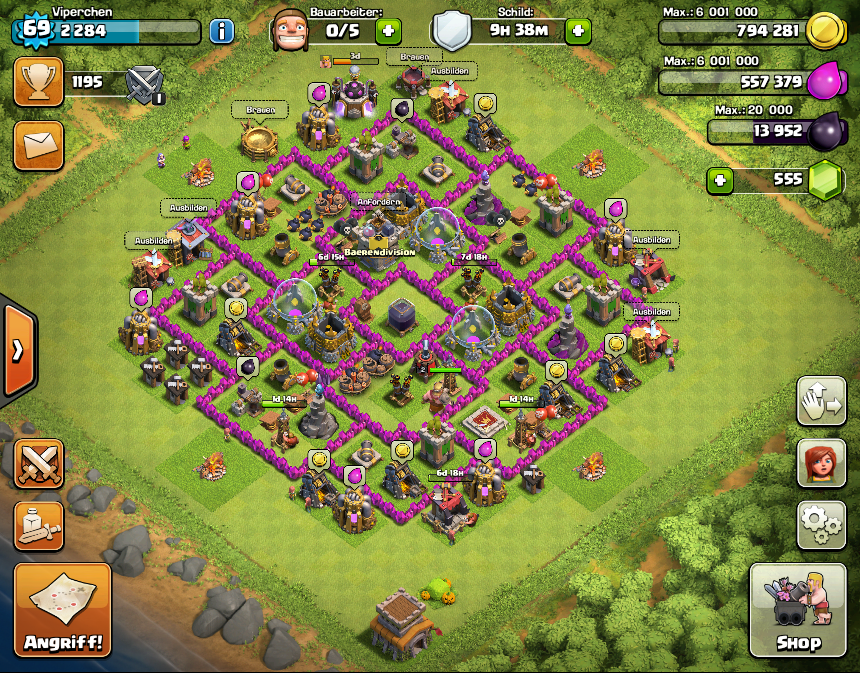
Task: Add builders with the green plus
Action: 389,30
